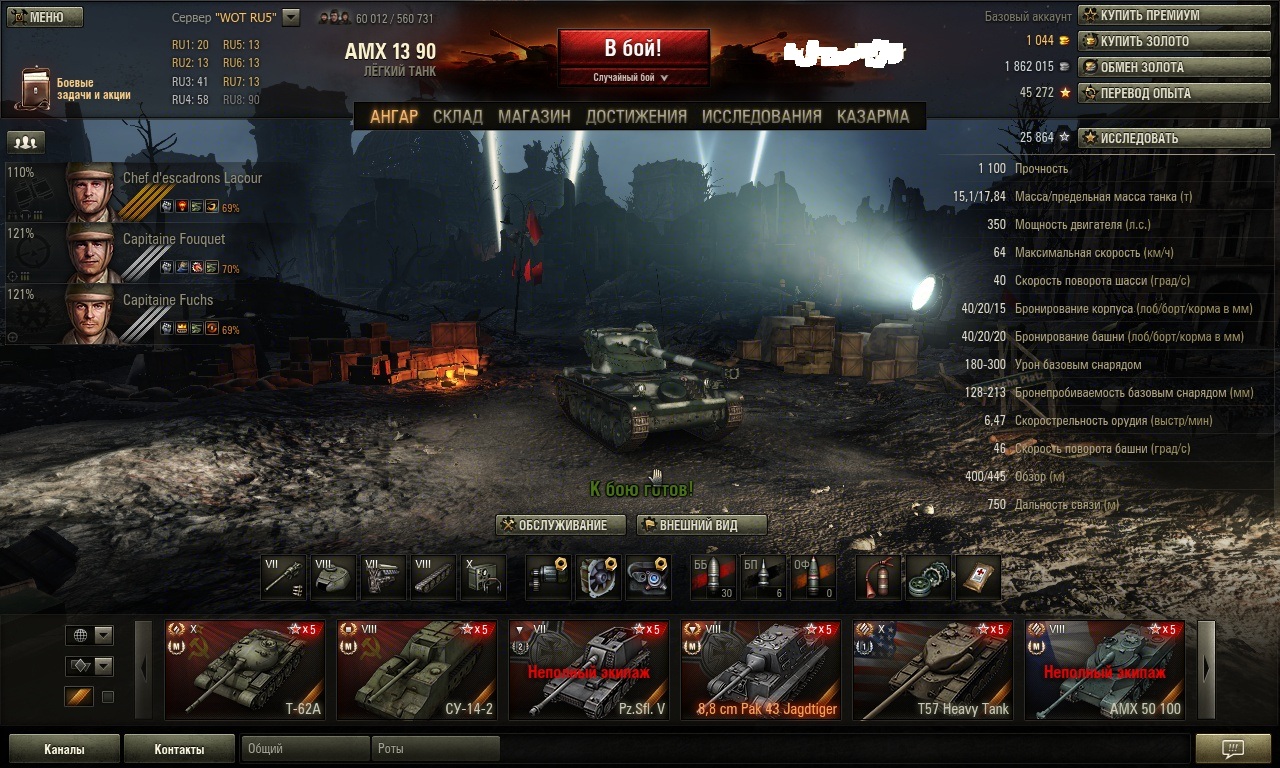Go to the ДОСТИЖЕНИЯ tab
1280x768 pixels.
(636, 116)
